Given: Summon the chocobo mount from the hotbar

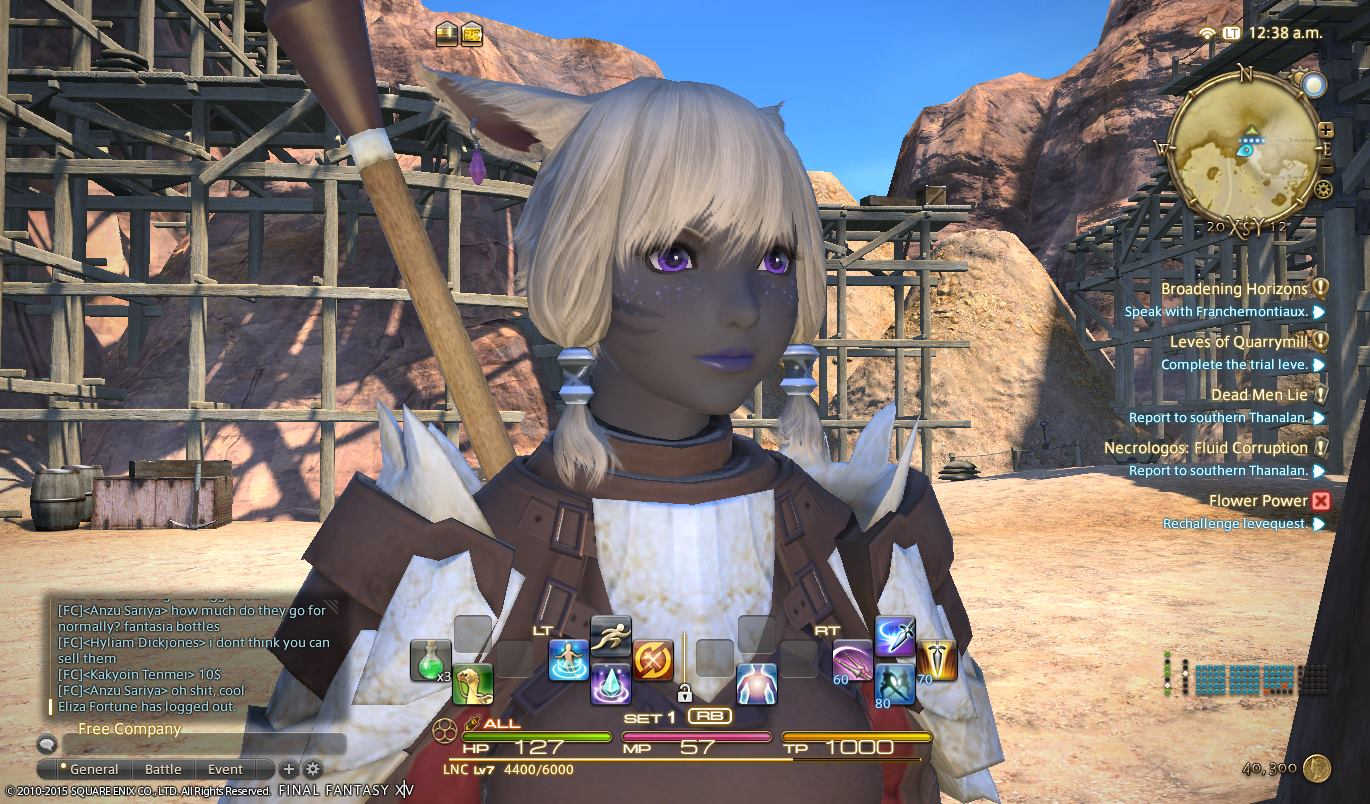Looking at the screenshot, I should click(472, 684).
